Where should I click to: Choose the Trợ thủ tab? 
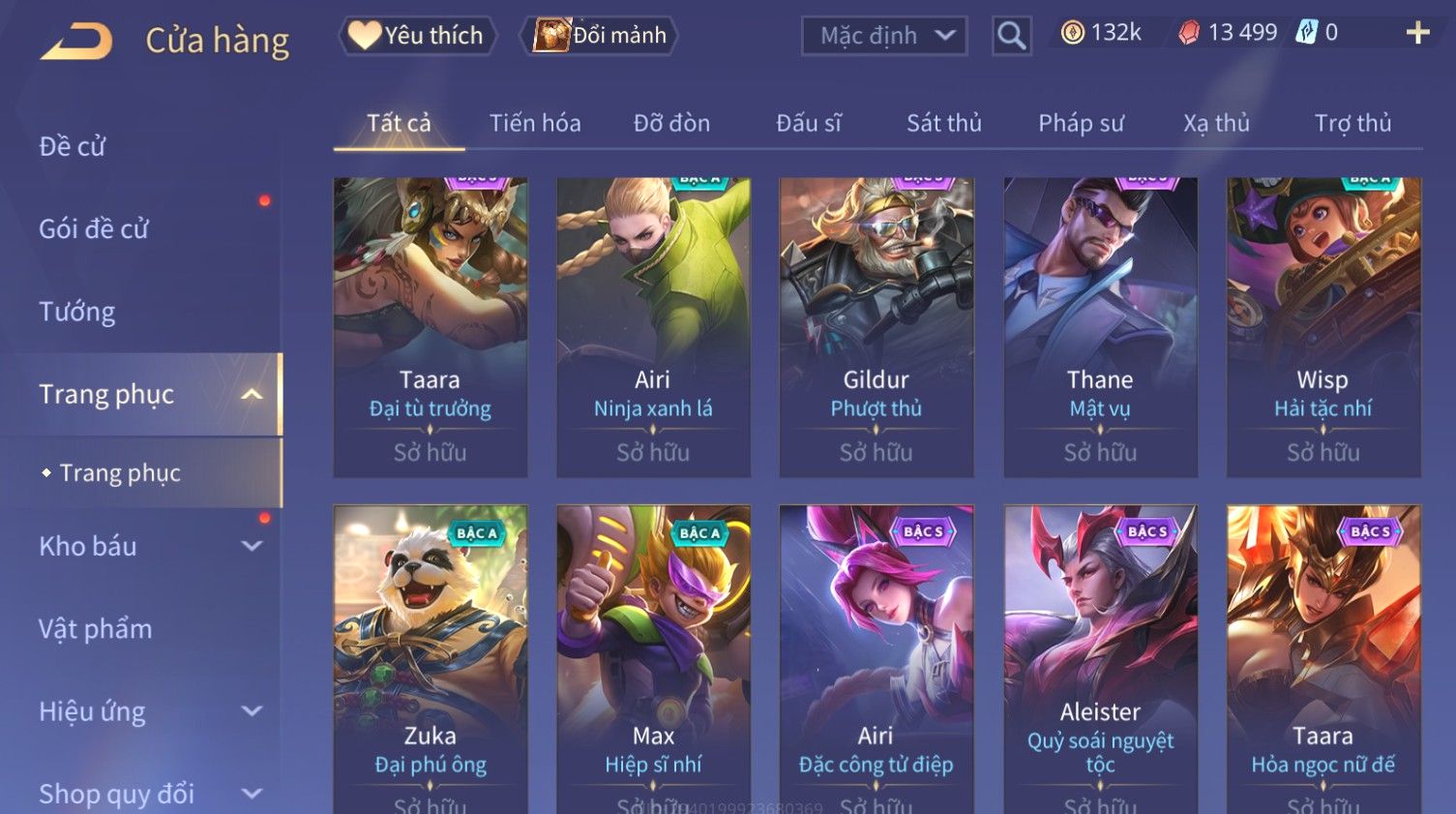(1352, 123)
